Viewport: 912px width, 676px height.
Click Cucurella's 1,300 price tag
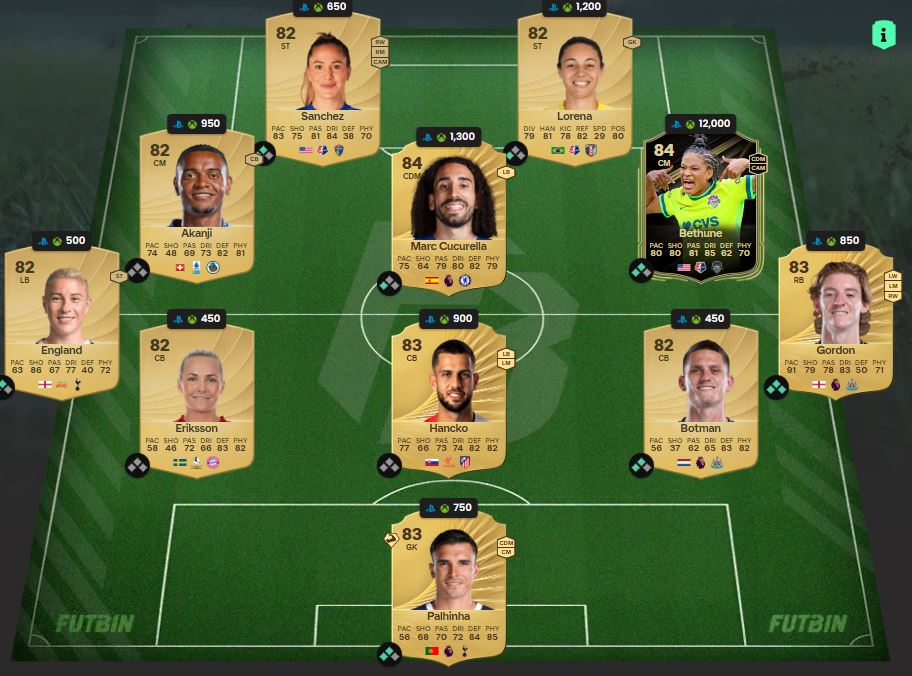coord(448,136)
